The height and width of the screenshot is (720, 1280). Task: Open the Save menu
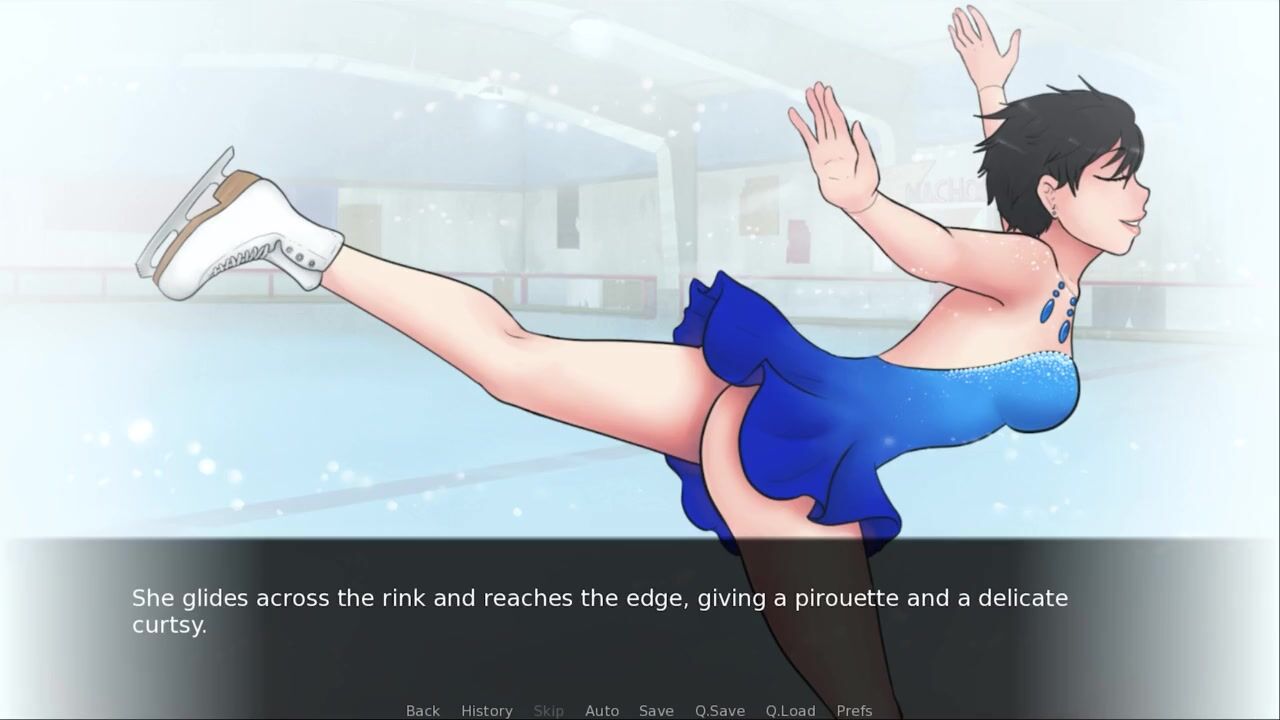click(x=656, y=710)
